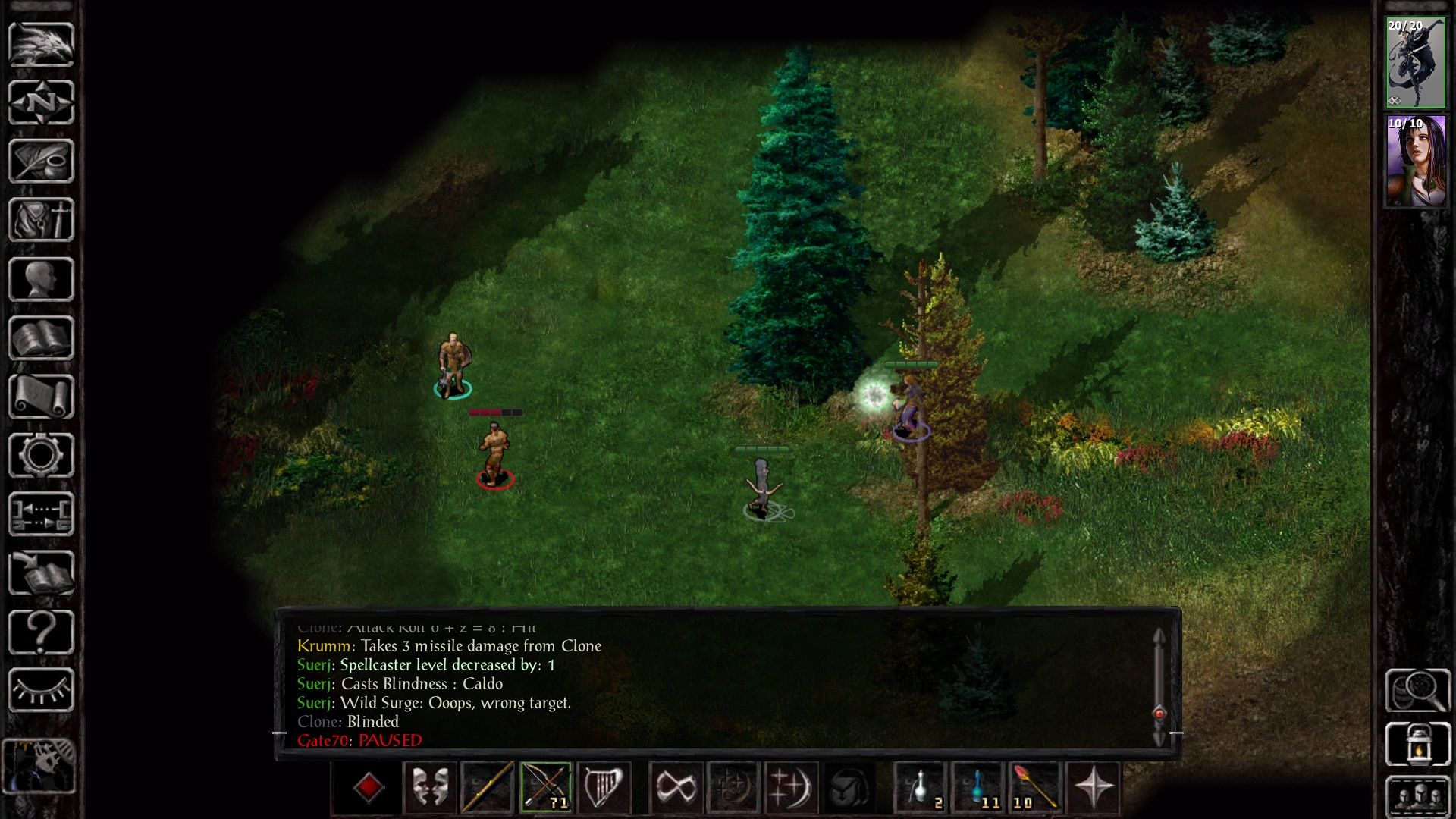Viewport: 1456px width, 819px height.
Task: Choose the quarterstaff weapon slot
Action: 488,787
